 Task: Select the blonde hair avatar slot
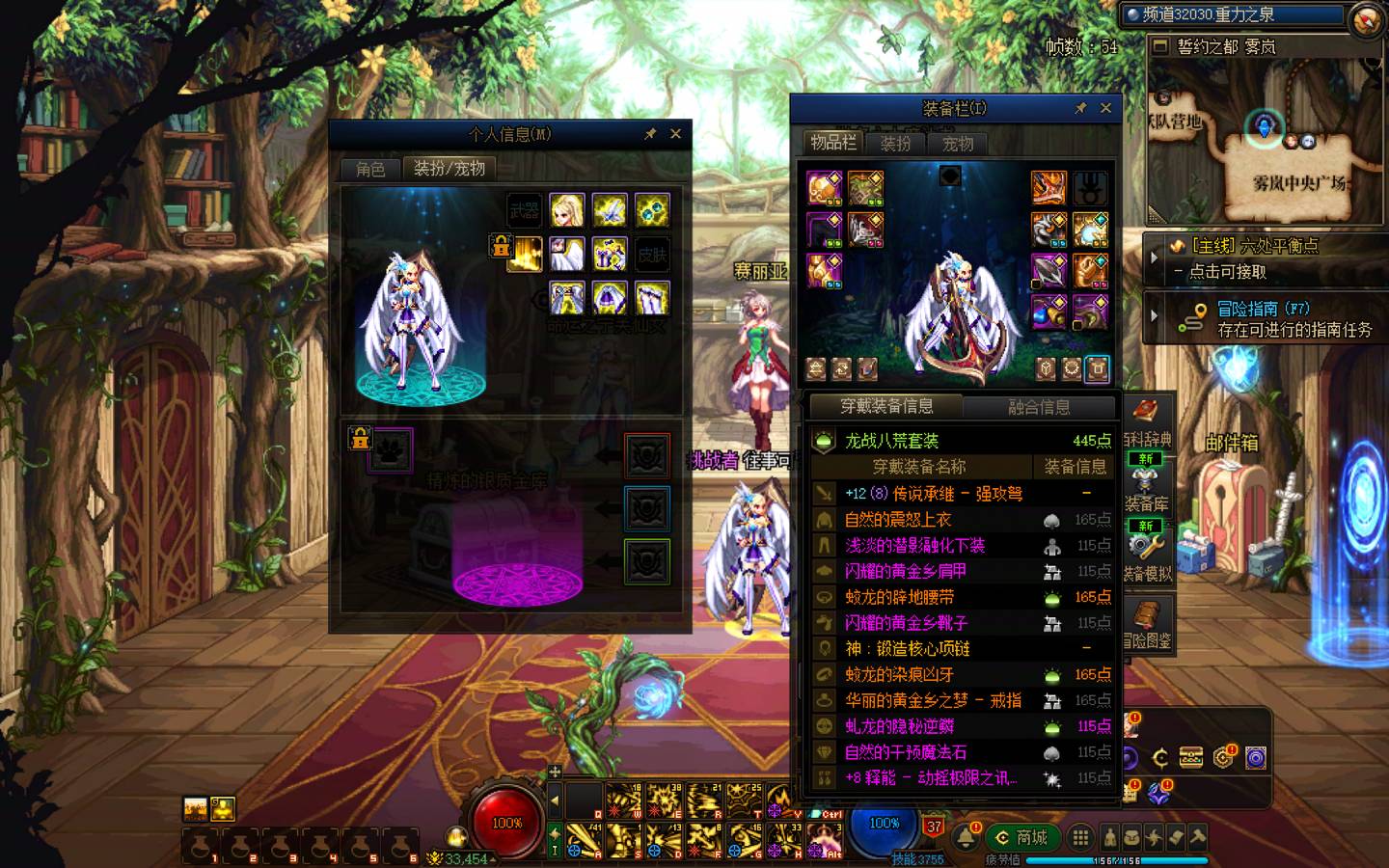[x=566, y=210]
